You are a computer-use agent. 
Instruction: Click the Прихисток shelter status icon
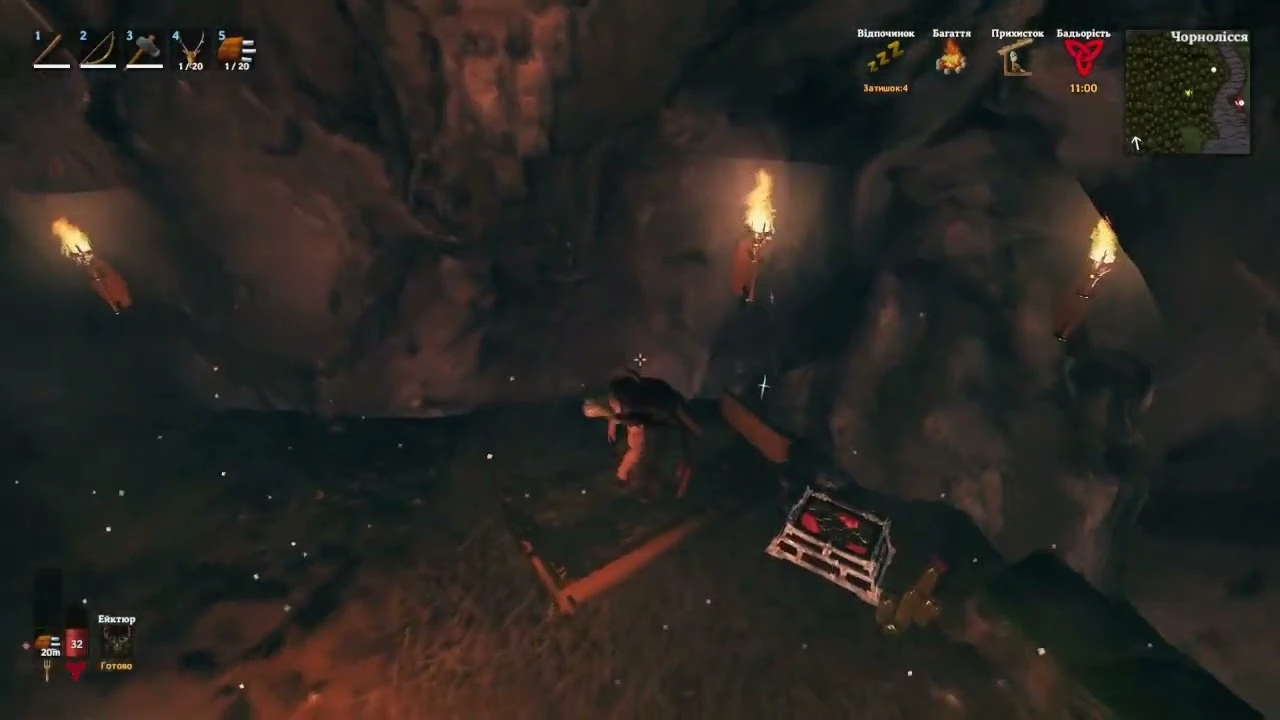pyautogui.click(x=1016, y=60)
